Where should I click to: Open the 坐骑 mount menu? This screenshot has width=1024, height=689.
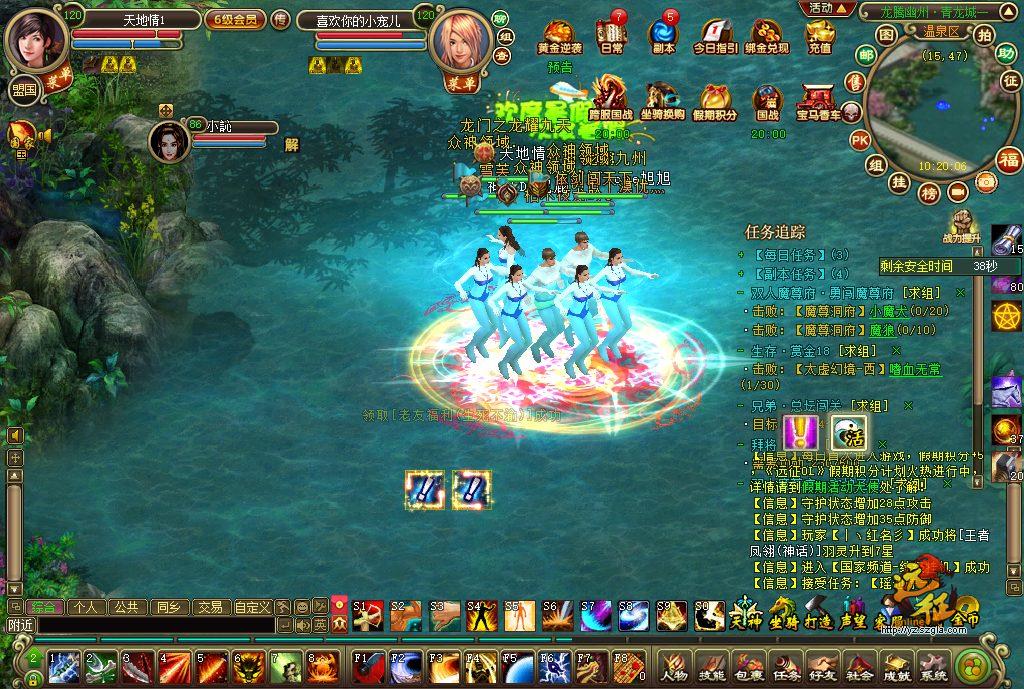pyautogui.click(x=782, y=610)
